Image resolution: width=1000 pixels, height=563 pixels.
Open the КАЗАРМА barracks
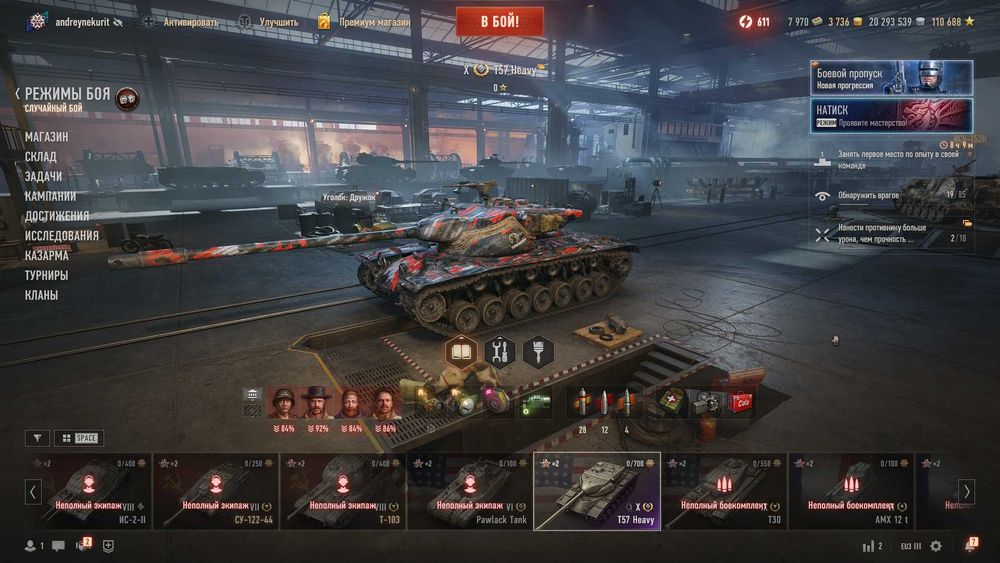point(47,255)
